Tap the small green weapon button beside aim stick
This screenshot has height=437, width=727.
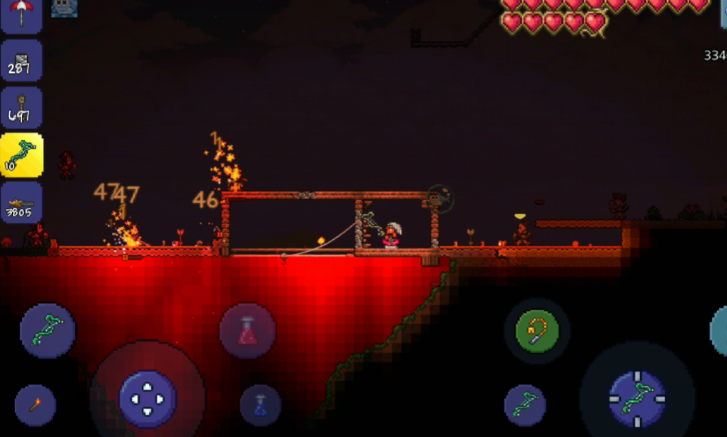(525, 404)
